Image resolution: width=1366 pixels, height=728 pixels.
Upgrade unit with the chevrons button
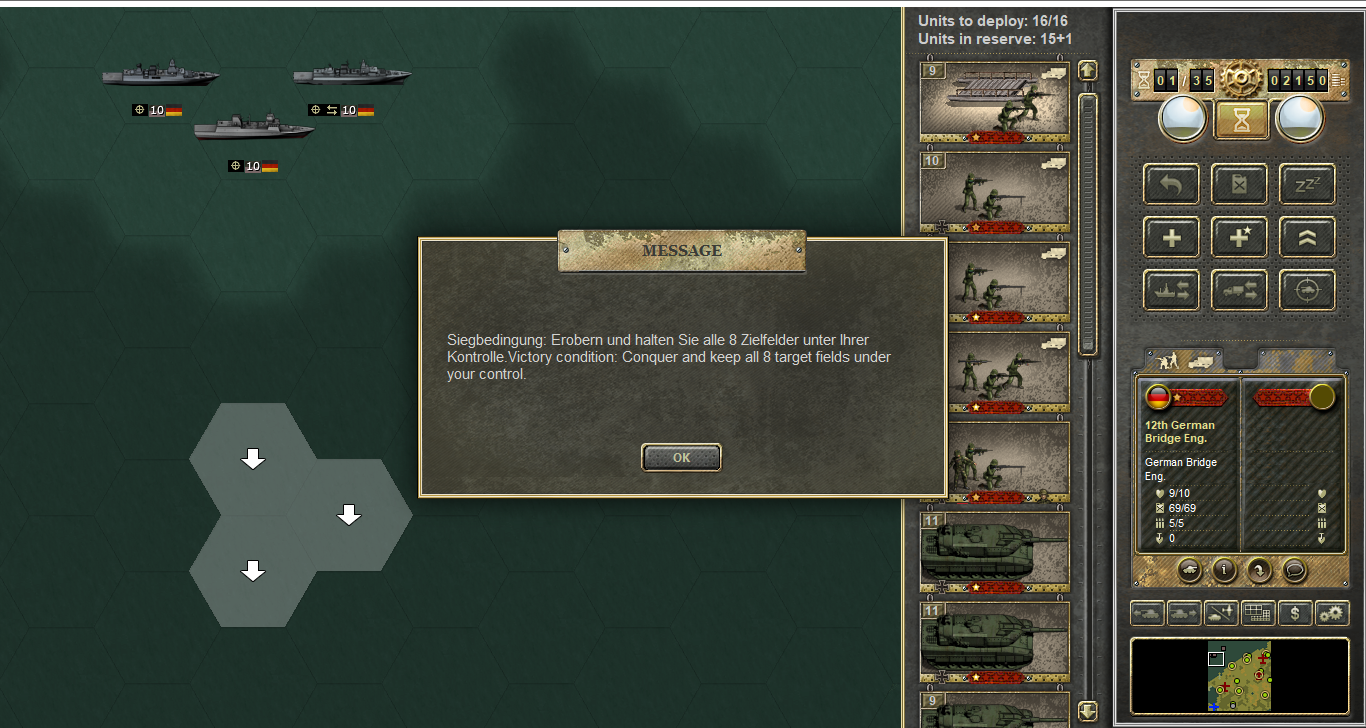[1307, 237]
